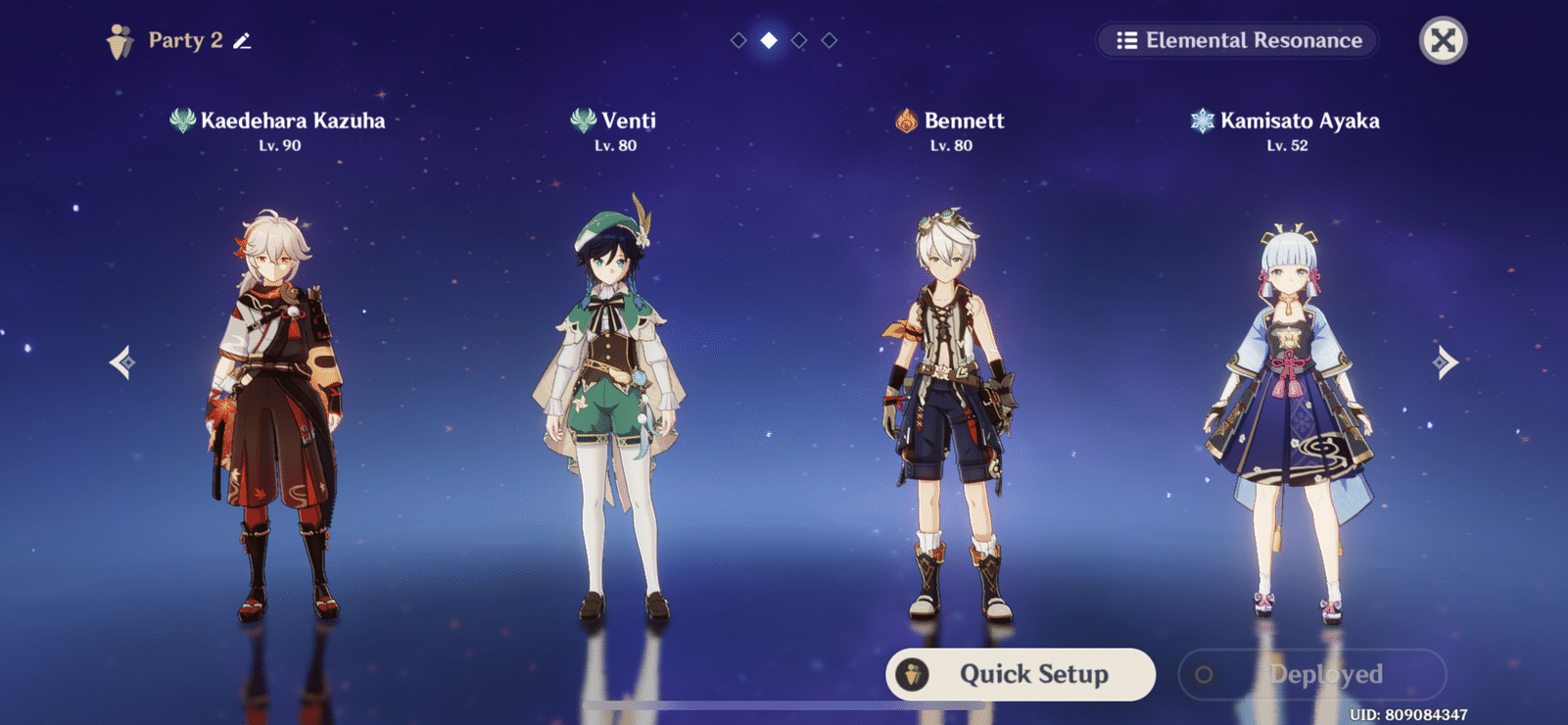The width and height of the screenshot is (1568, 725).
Task: Select the fourth page diamond indicator
Action: pyautogui.click(x=831, y=41)
